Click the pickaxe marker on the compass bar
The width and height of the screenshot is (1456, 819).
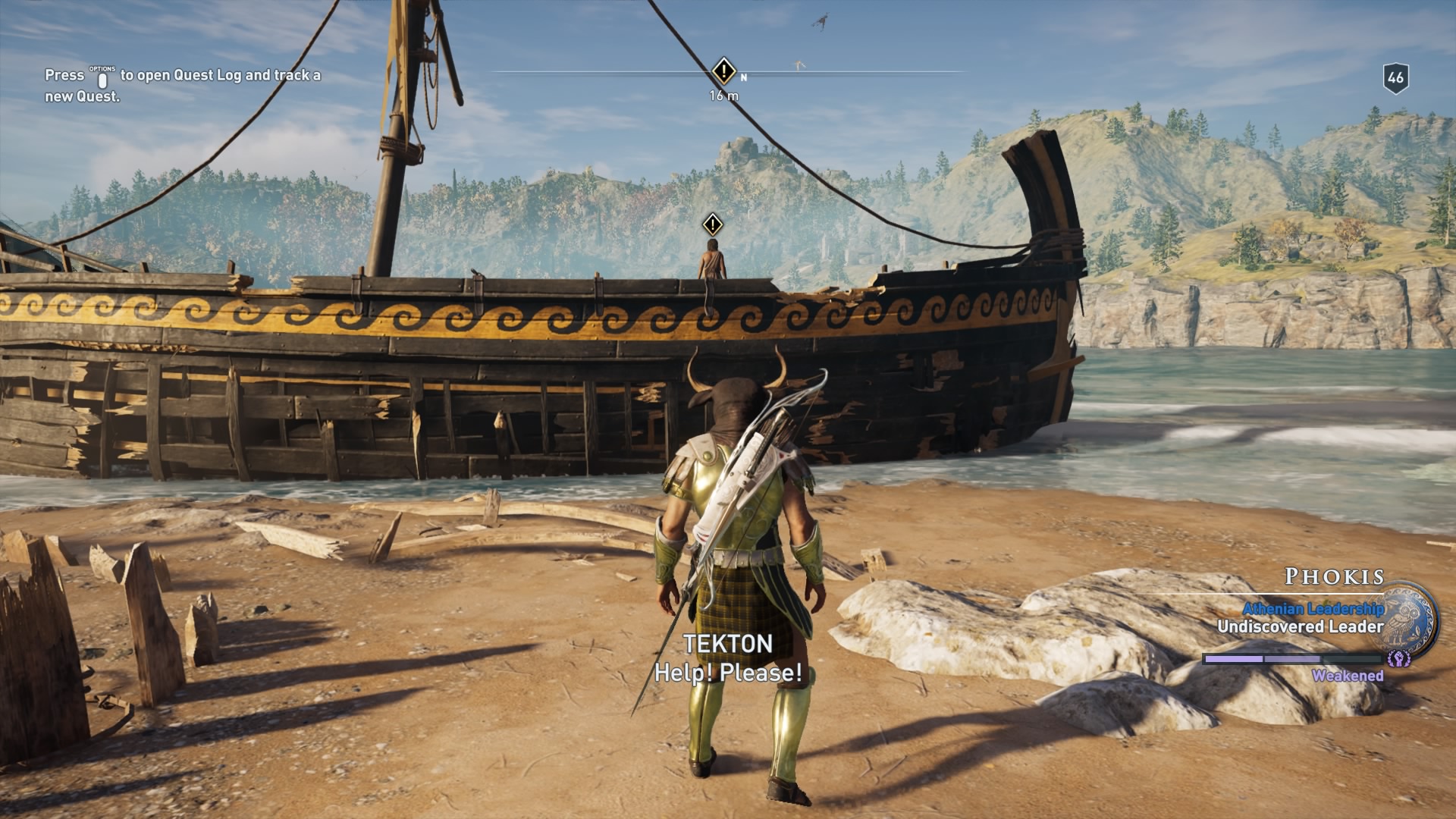tap(799, 66)
